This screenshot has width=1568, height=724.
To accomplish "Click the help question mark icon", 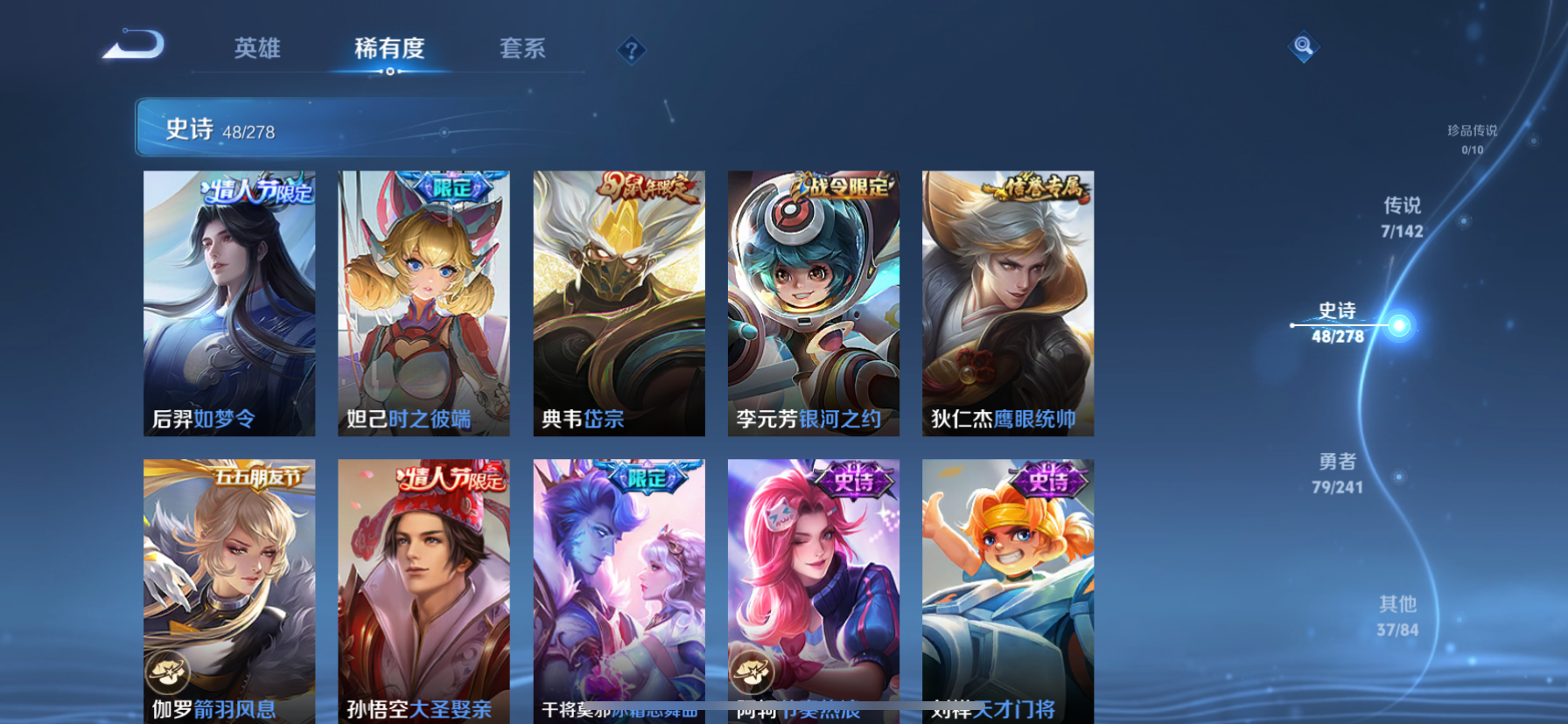I will click(630, 50).
